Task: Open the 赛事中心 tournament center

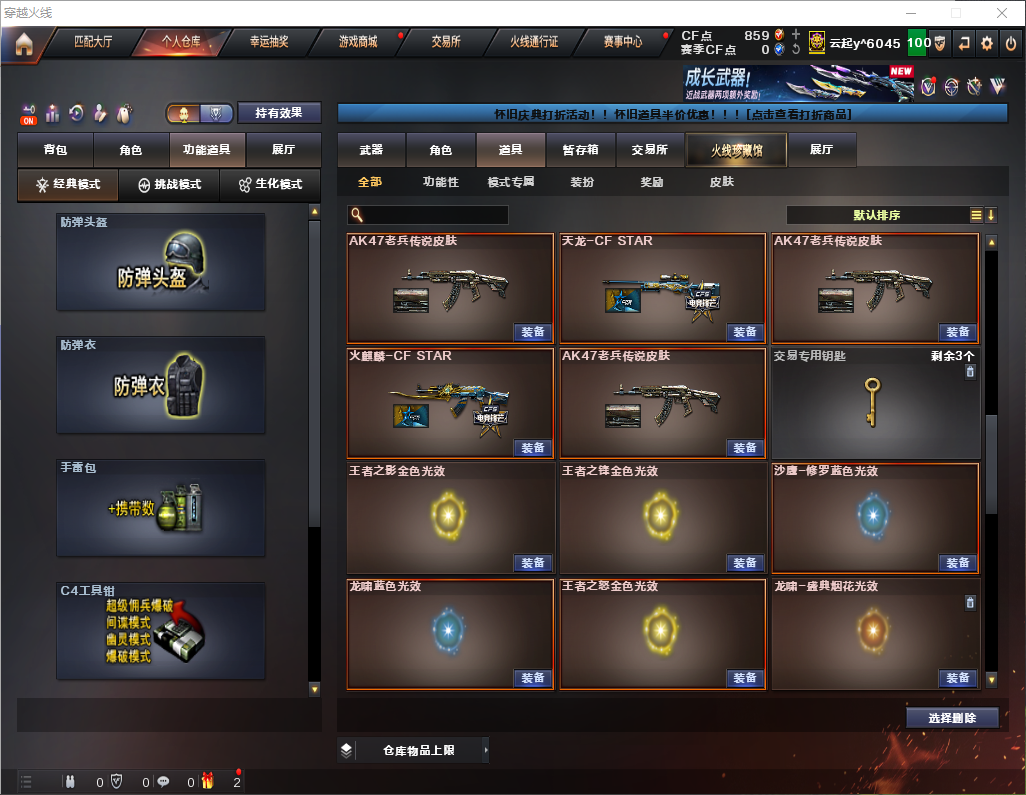Action: click(622, 43)
